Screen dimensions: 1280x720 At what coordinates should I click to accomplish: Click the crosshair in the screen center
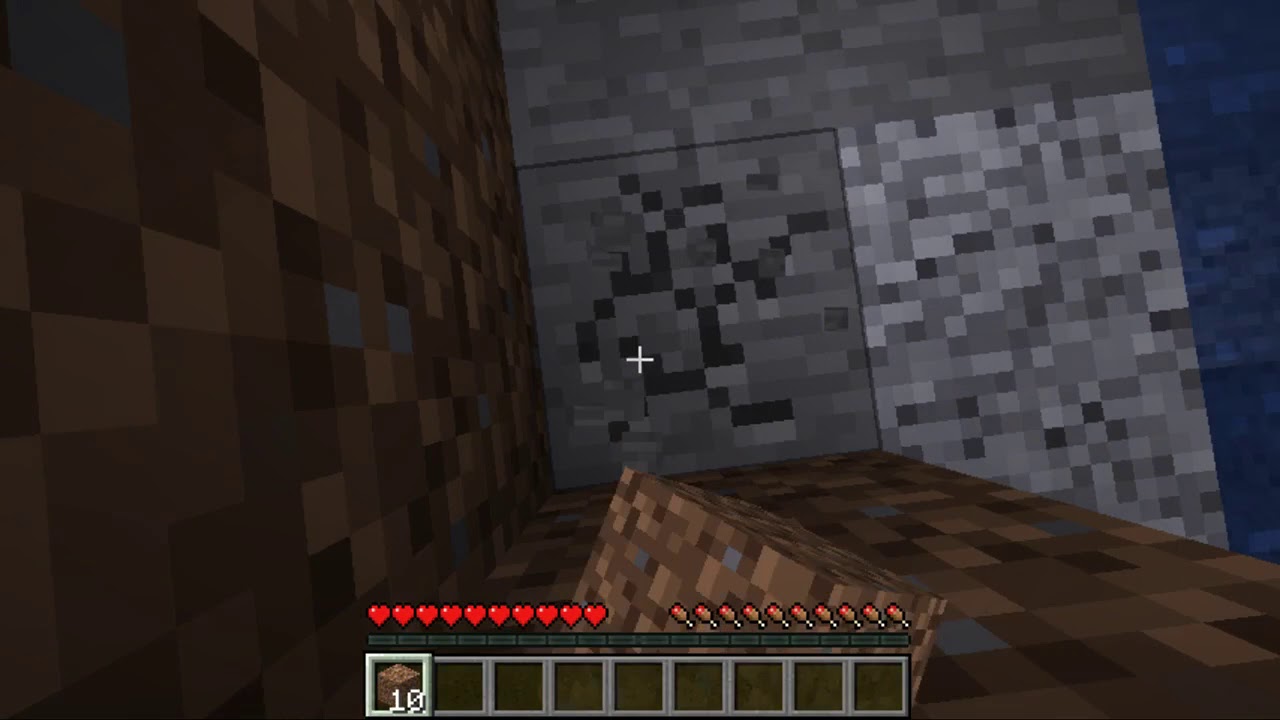point(639,358)
